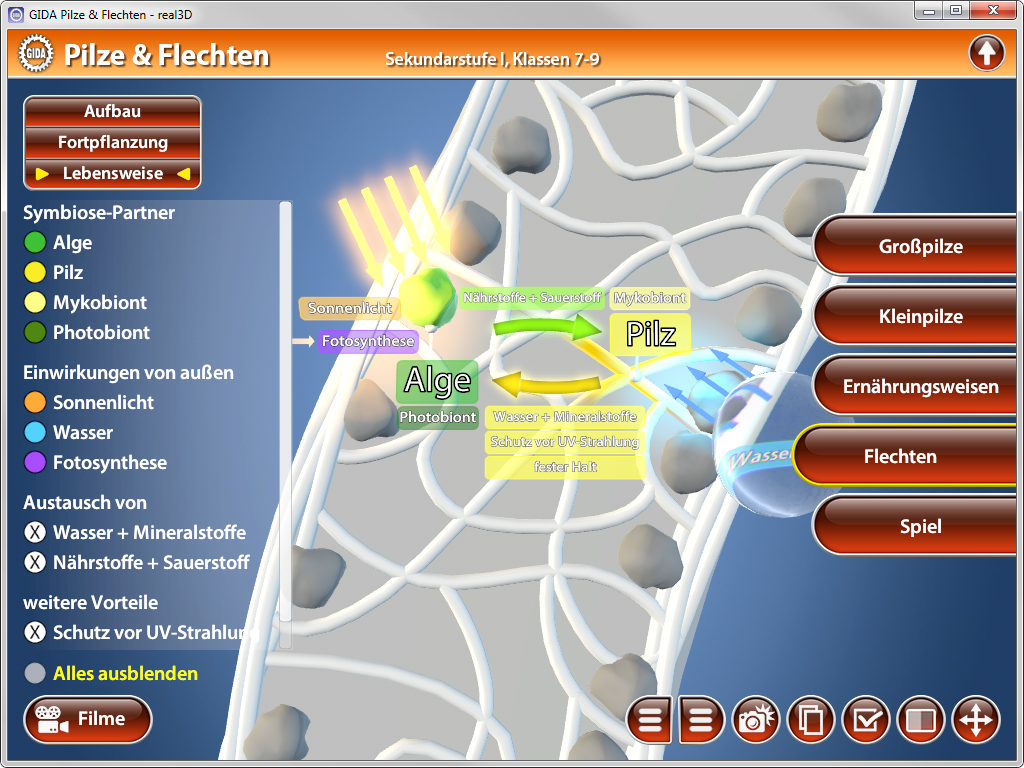Close the GIDA application window

click(994, 10)
